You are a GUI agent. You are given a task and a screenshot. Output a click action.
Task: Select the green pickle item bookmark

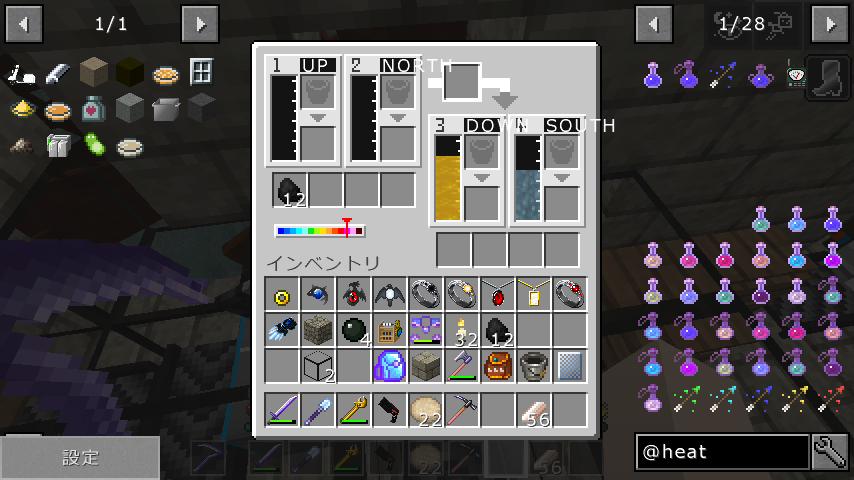94,144
